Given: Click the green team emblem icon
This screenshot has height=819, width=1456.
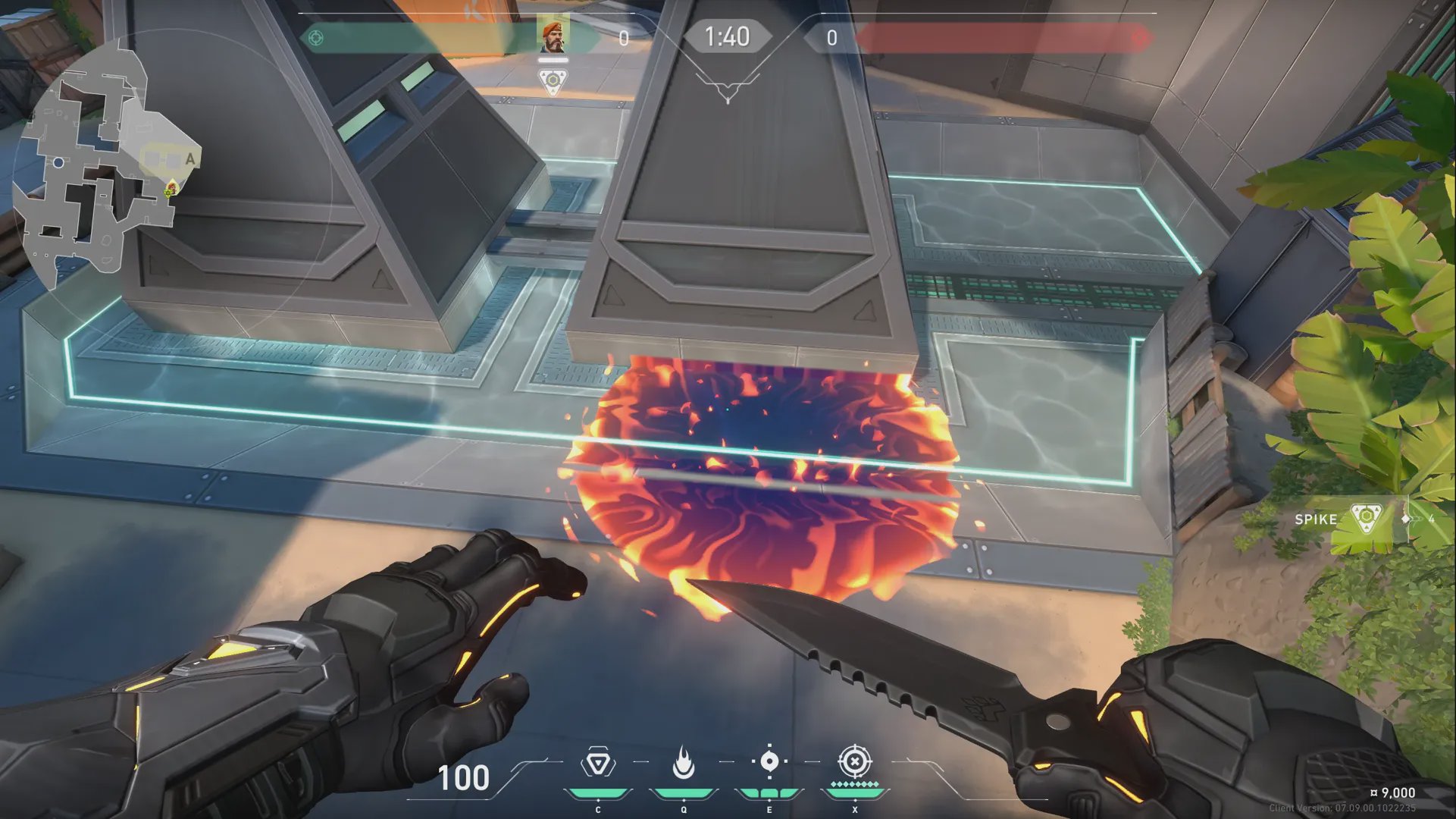Looking at the screenshot, I should click(x=316, y=37).
